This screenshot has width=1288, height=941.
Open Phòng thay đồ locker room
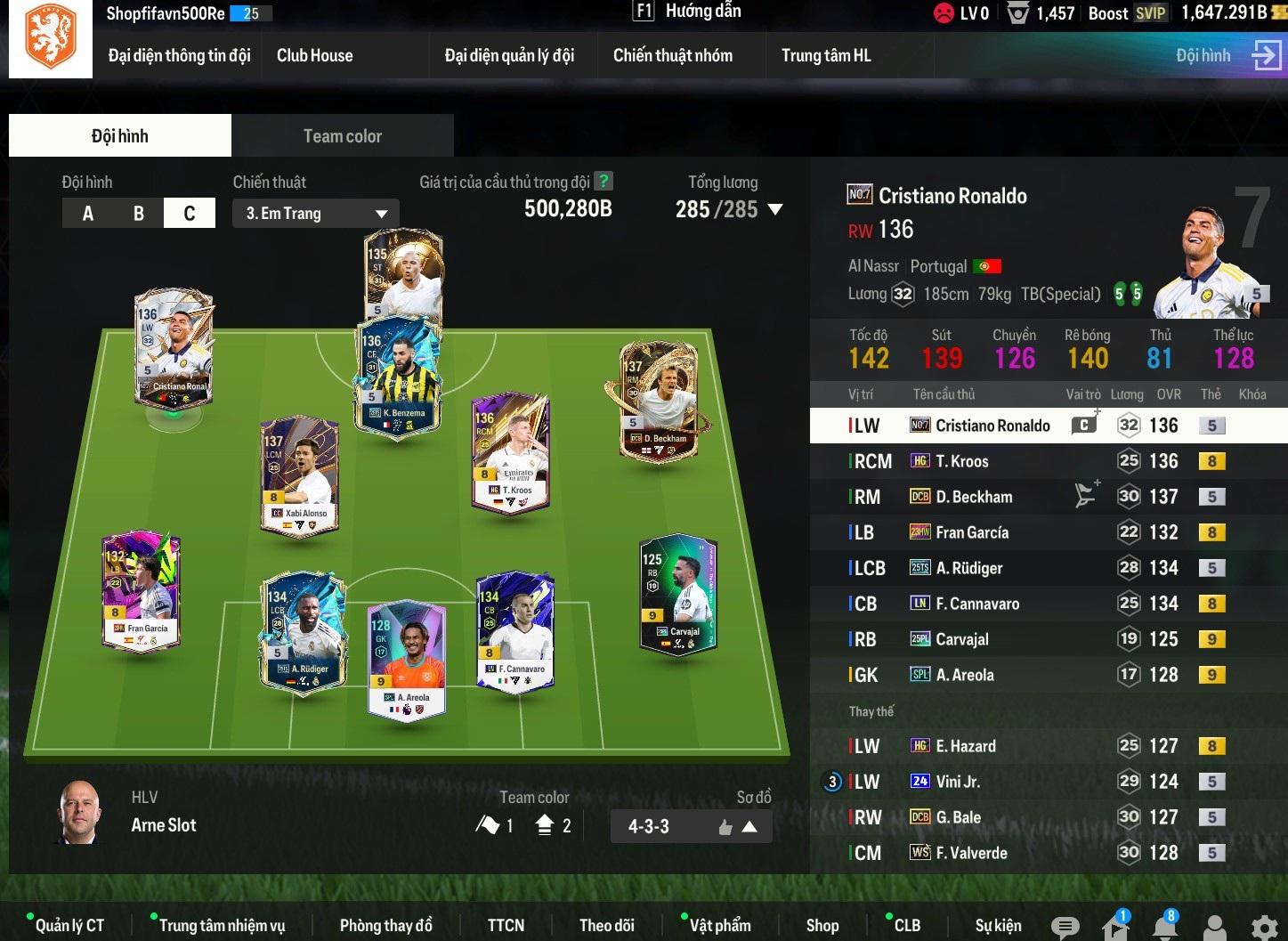coord(385,926)
